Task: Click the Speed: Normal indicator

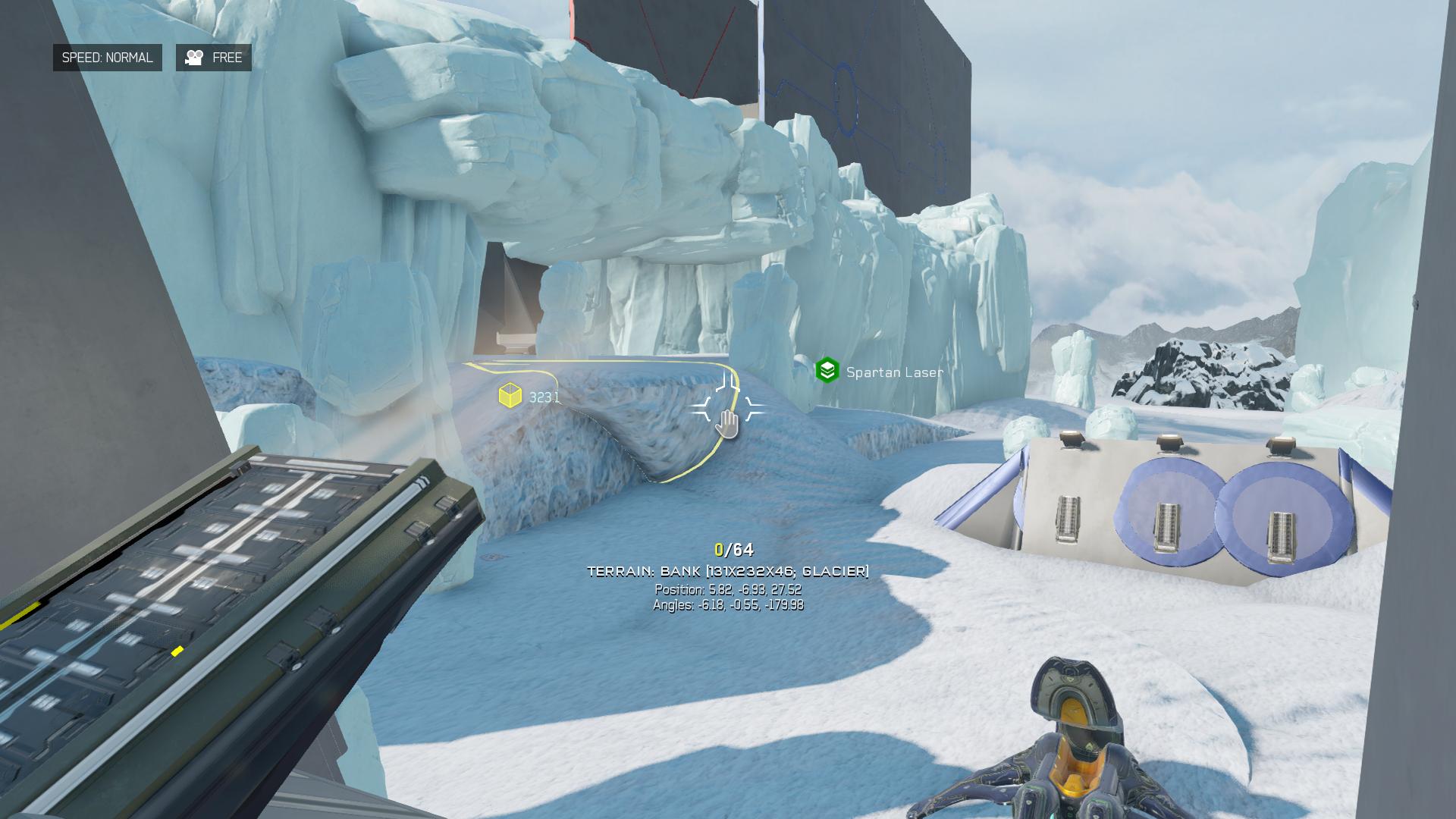Action: [107, 58]
